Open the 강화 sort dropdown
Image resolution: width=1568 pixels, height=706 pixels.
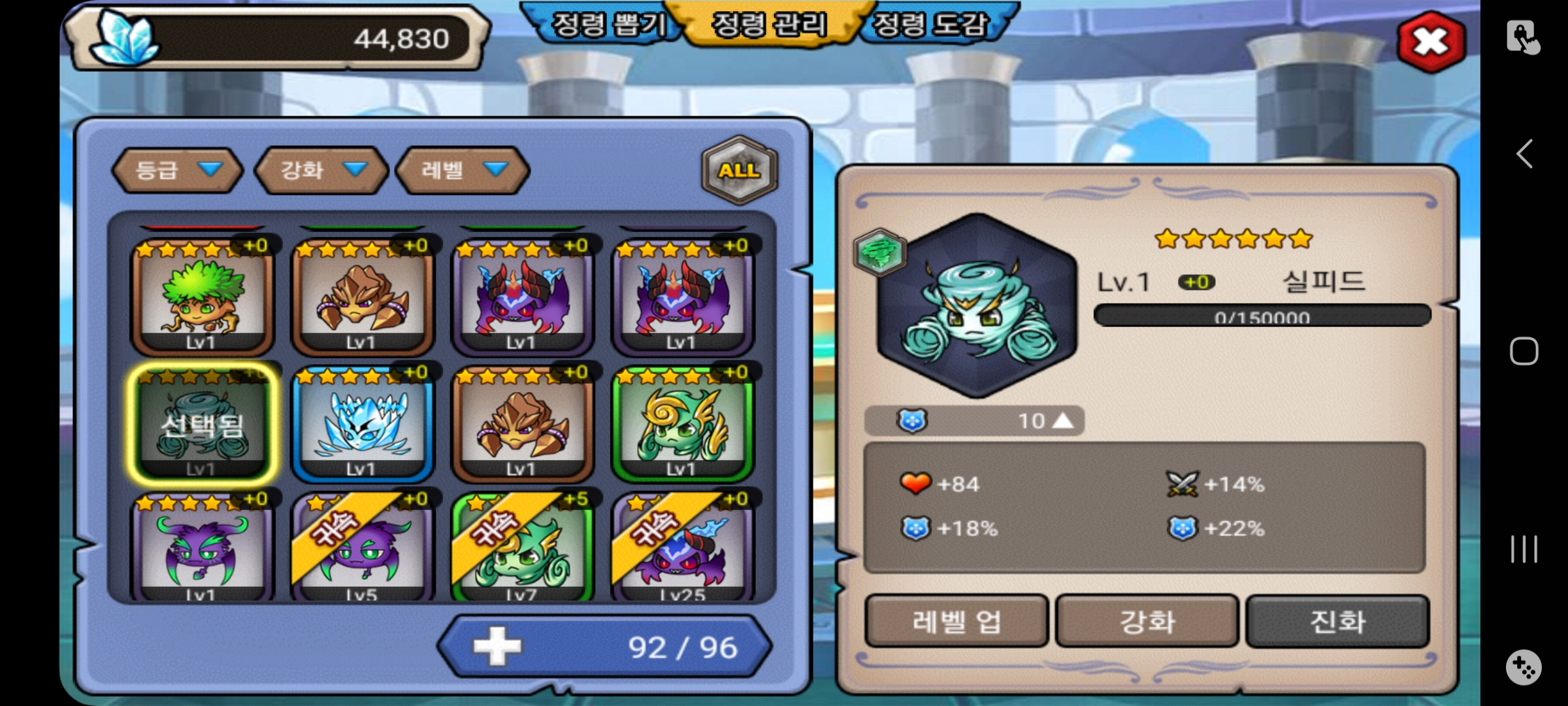321,171
